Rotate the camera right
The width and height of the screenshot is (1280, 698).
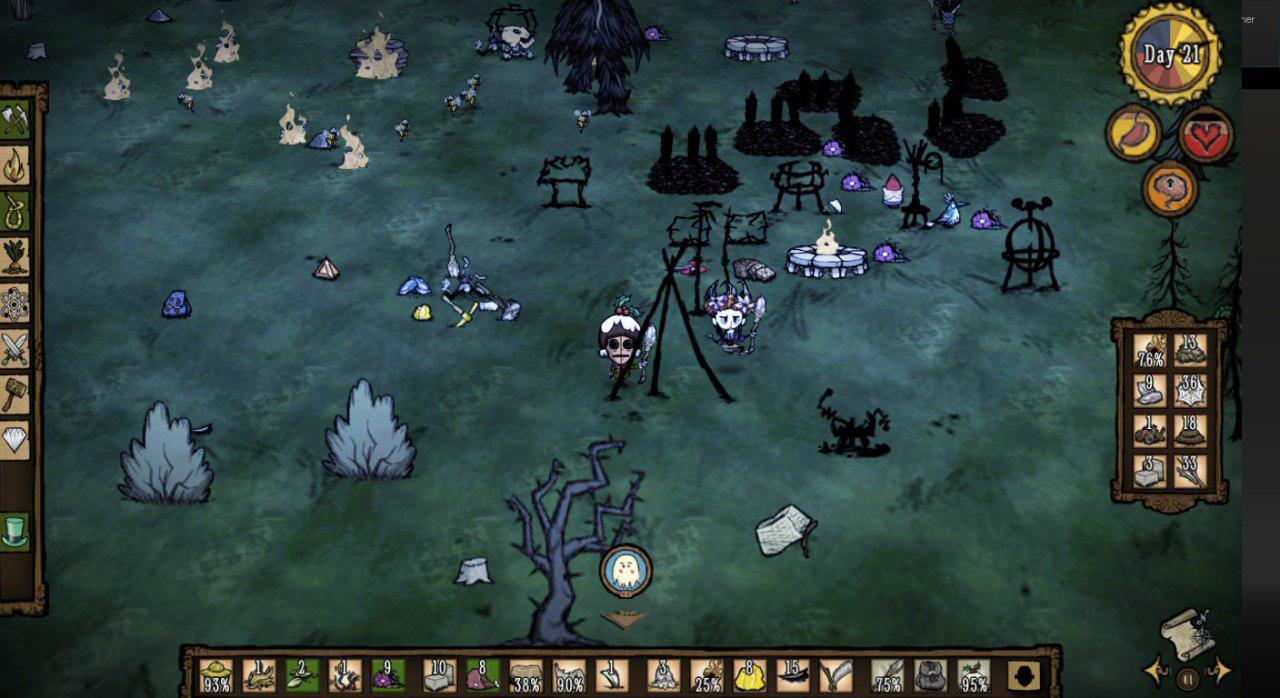pos(1219,670)
